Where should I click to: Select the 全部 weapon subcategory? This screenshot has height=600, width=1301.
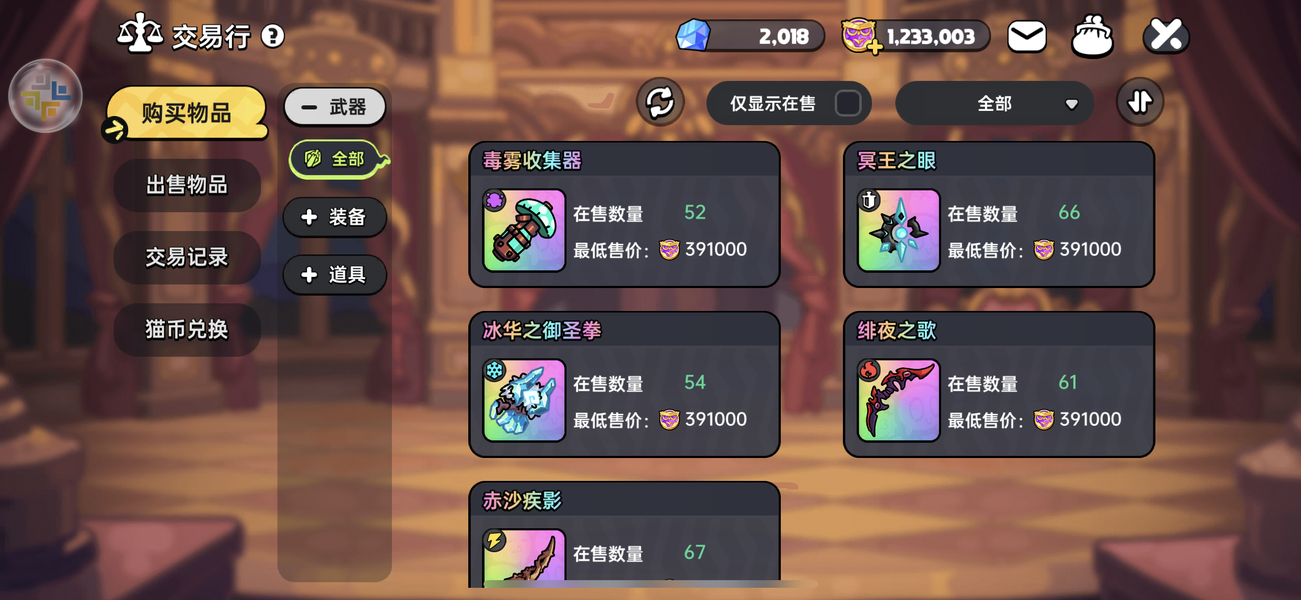[x=336, y=160]
